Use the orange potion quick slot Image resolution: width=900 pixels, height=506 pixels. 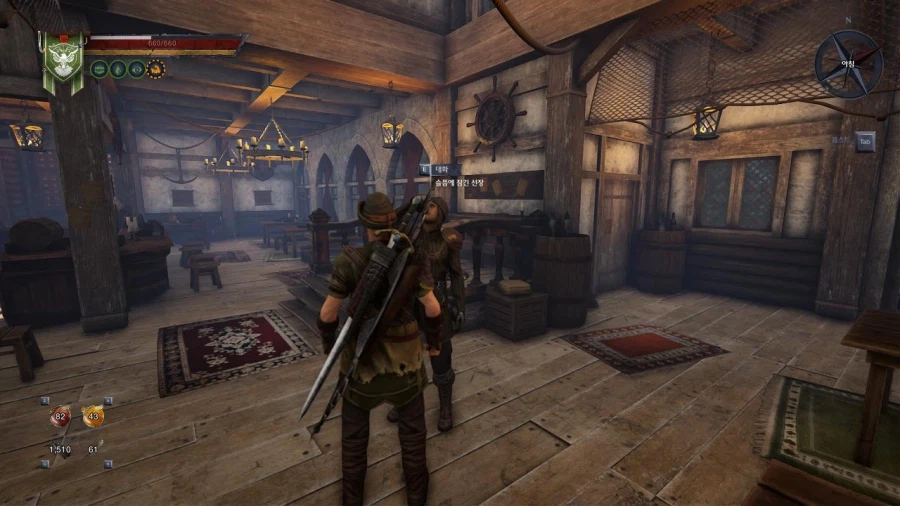click(x=93, y=416)
